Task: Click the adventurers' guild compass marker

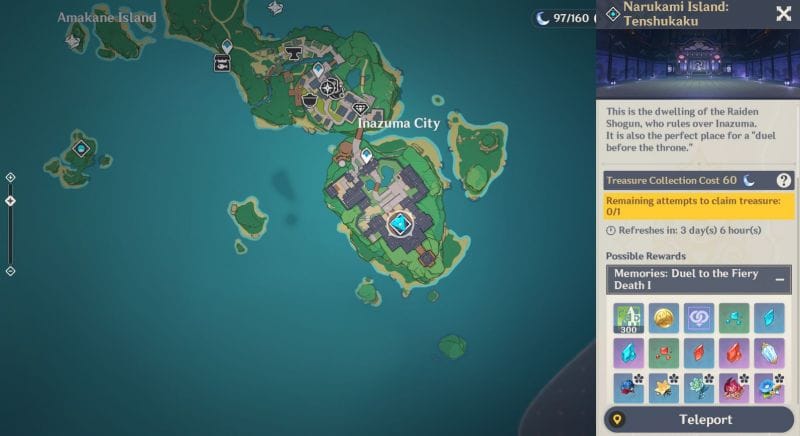Action: (327, 87)
